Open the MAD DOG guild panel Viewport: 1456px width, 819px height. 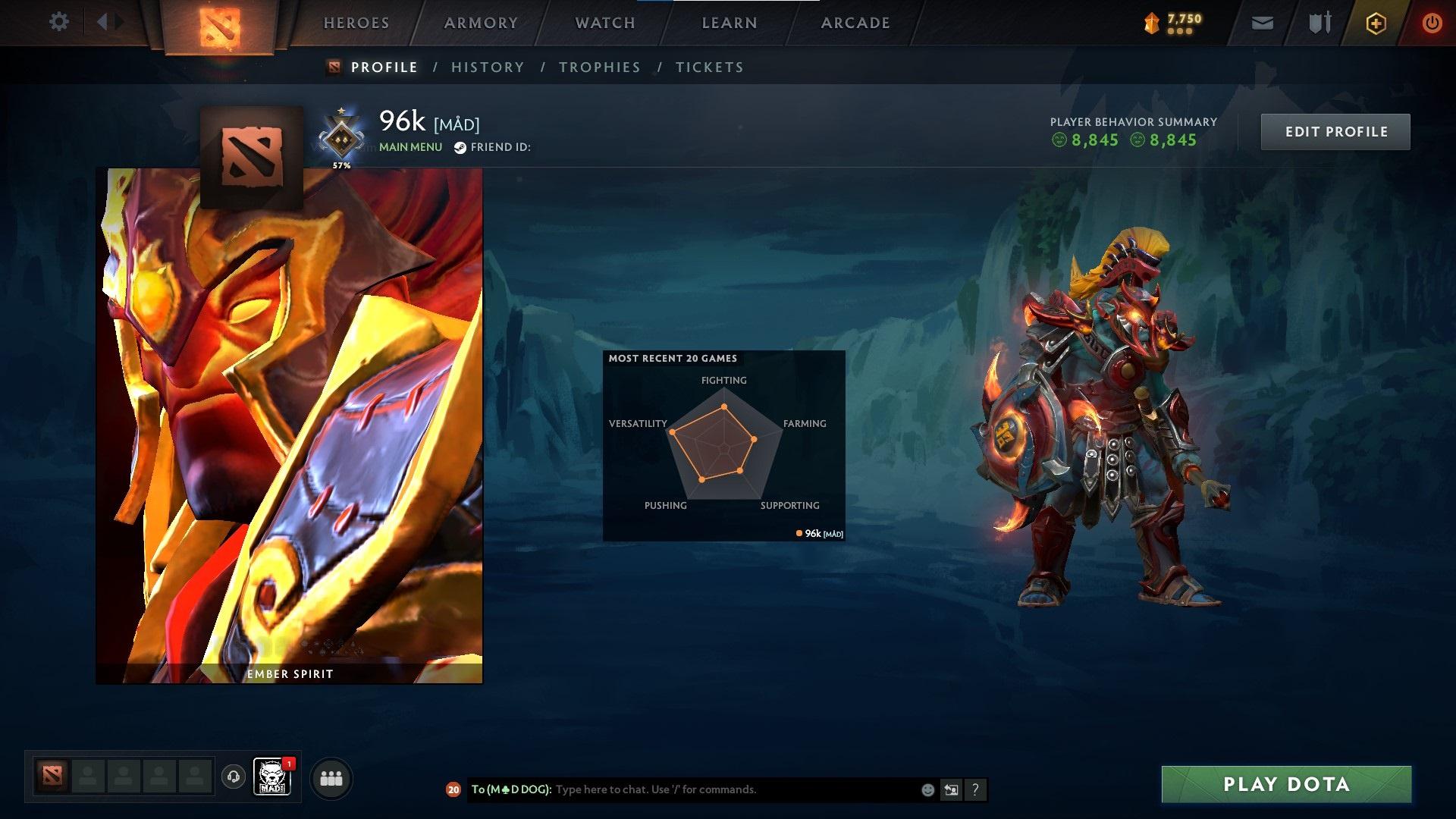coord(271,777)
